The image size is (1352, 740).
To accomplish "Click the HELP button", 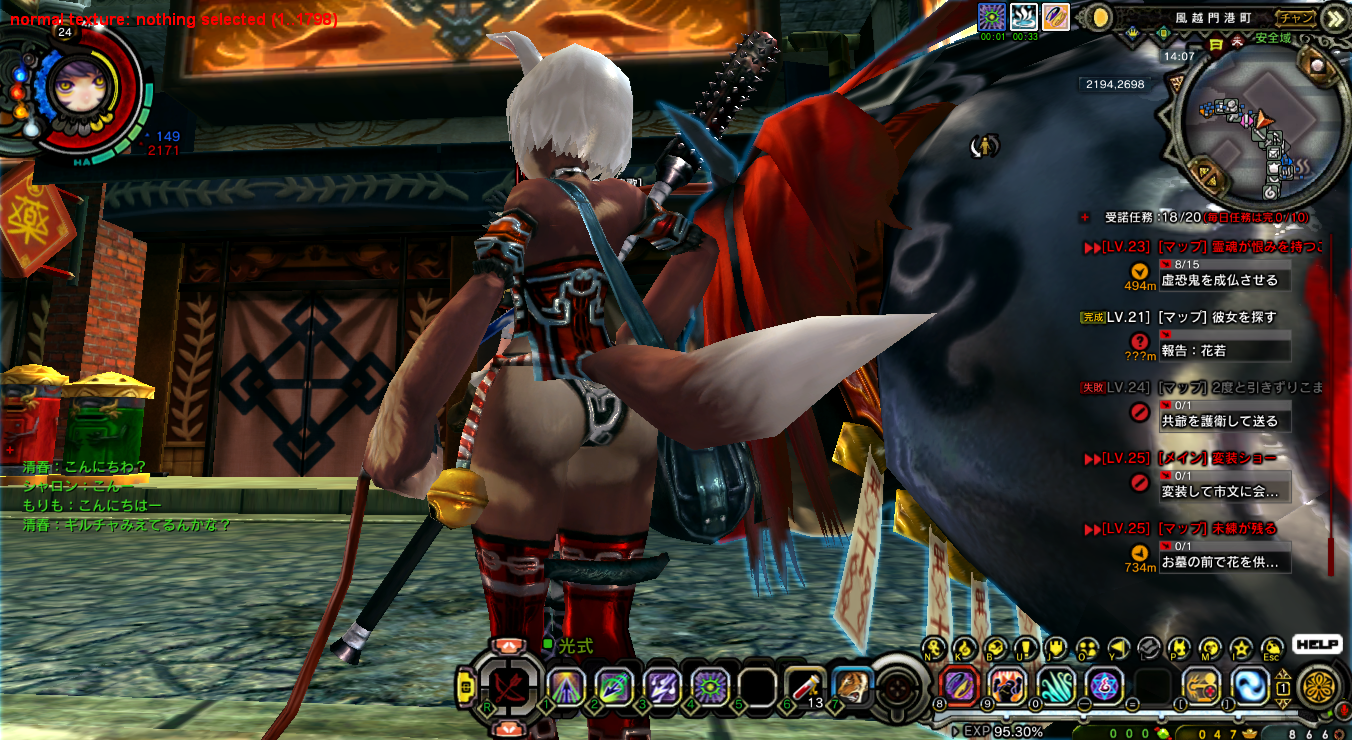I will [x=1315, y=645].
